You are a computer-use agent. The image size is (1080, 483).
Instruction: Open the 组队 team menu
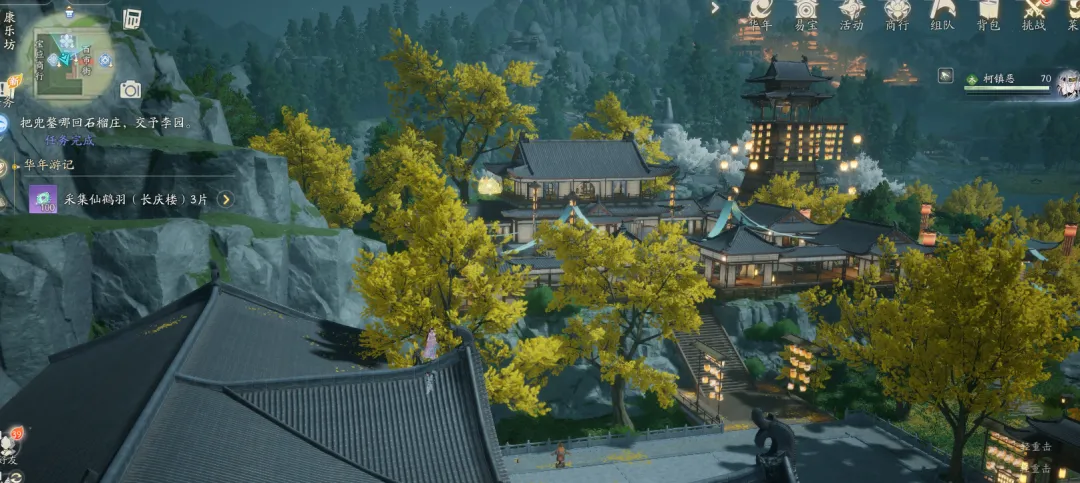(x=942, y=12)
